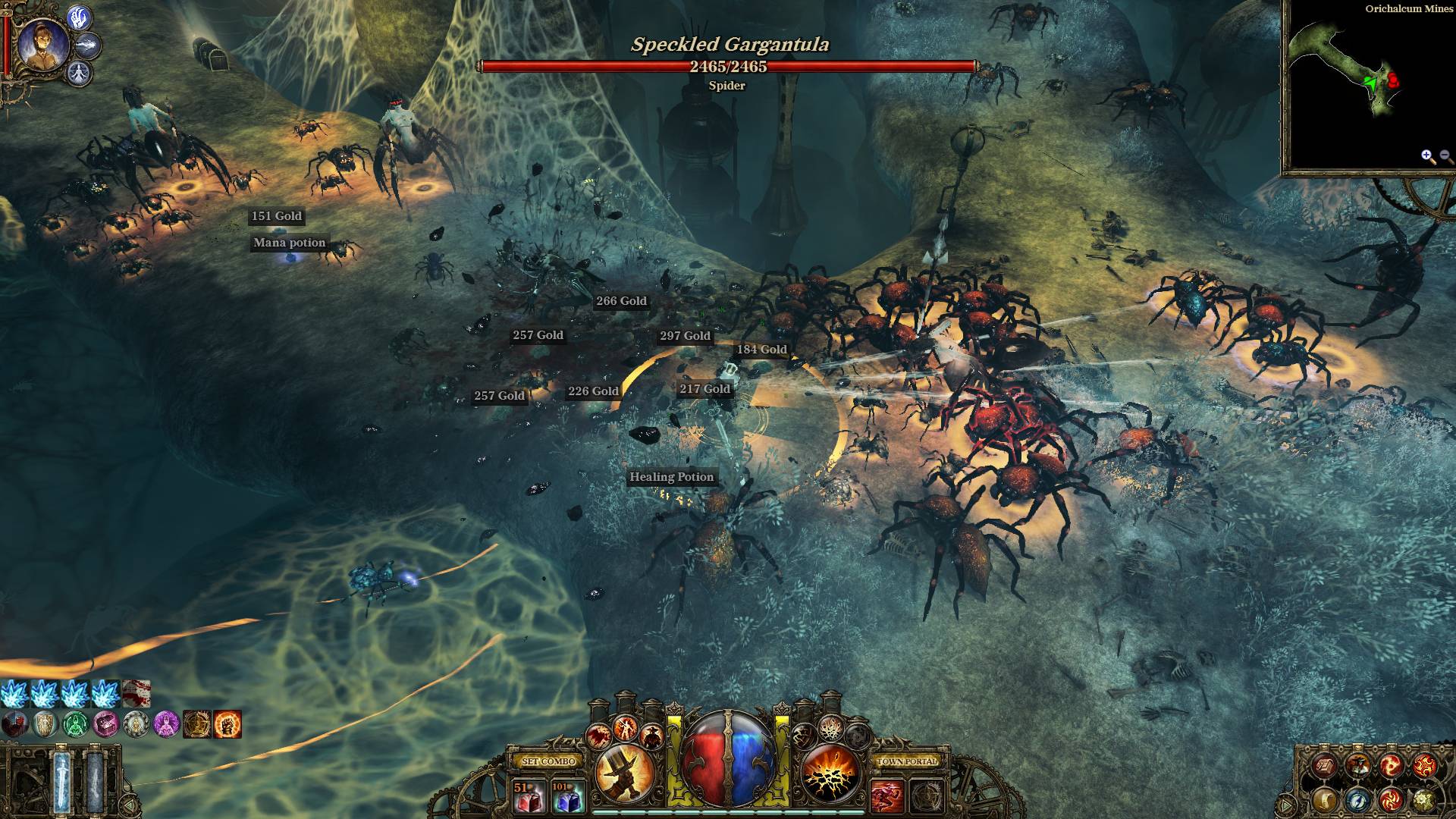
Task: Use the Town Portal button
Action: coord(907,761)
